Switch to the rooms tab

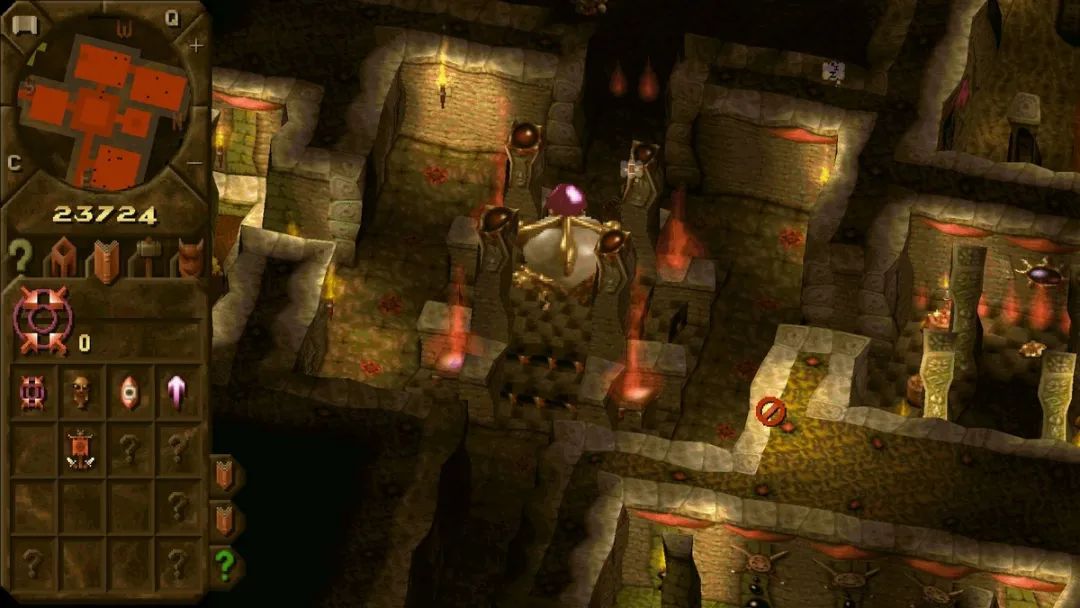point(62,260)
